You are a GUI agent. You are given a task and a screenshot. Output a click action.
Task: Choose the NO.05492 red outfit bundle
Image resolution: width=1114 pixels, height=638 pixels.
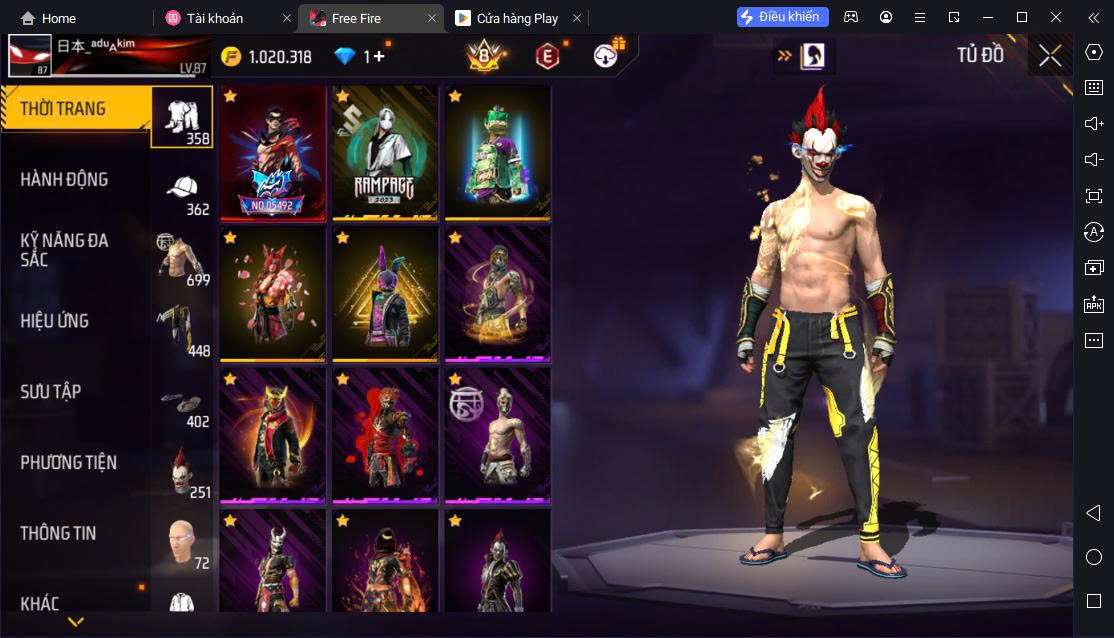coord(273,152)
